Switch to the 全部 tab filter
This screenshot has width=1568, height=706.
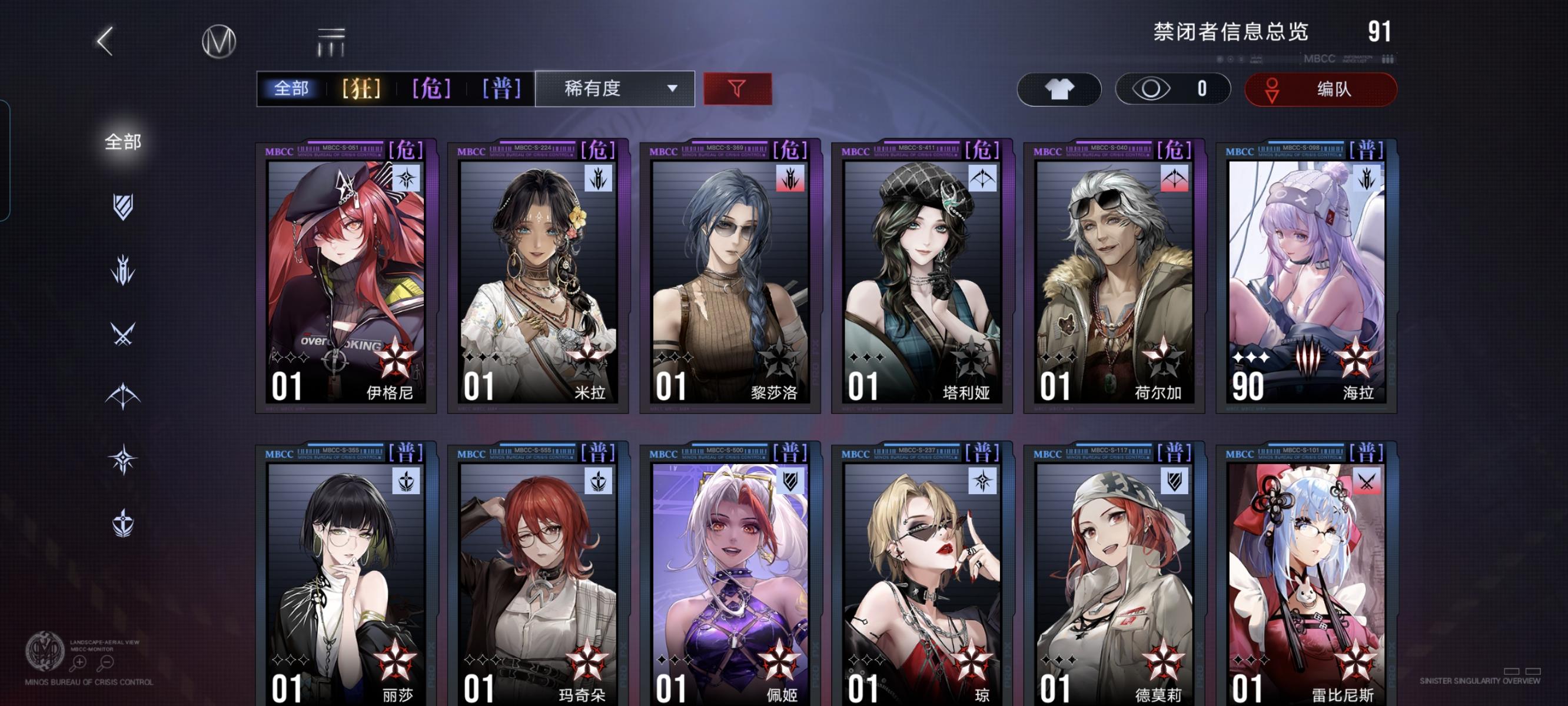pyautogui.click(x=291, y=89)
